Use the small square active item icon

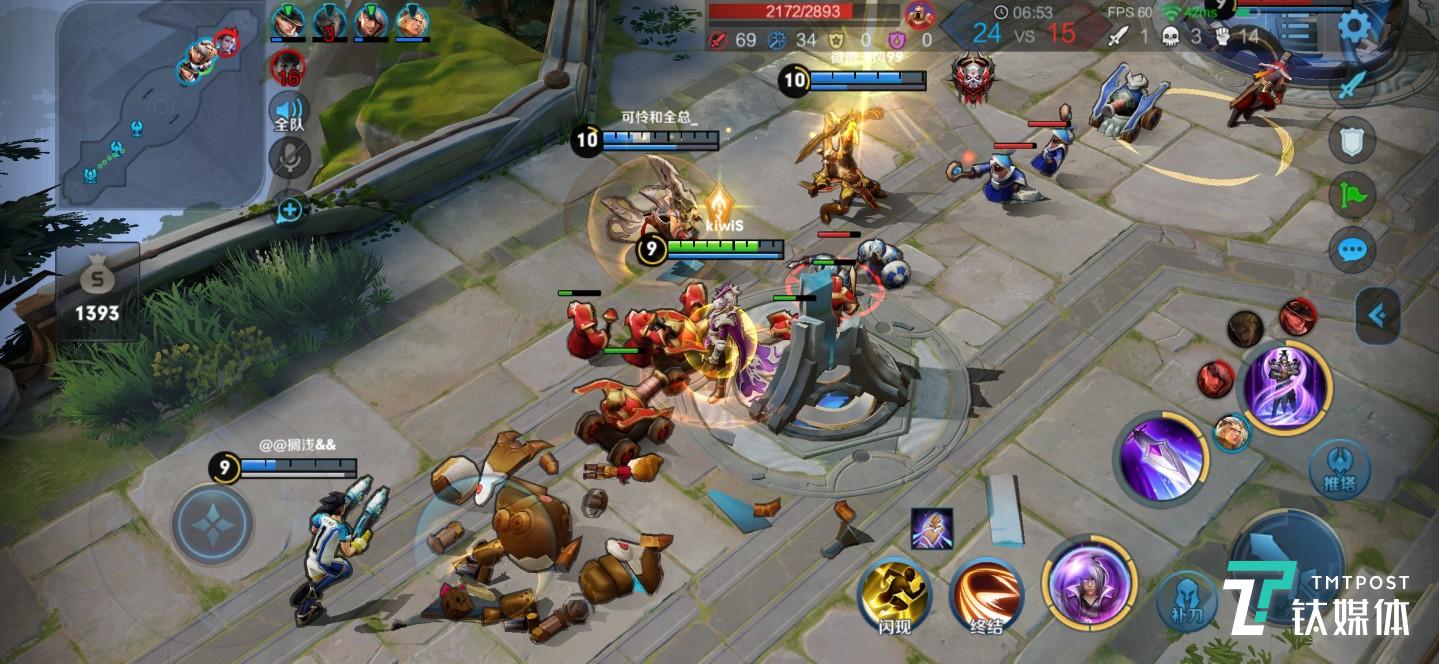tap(931, 529)
